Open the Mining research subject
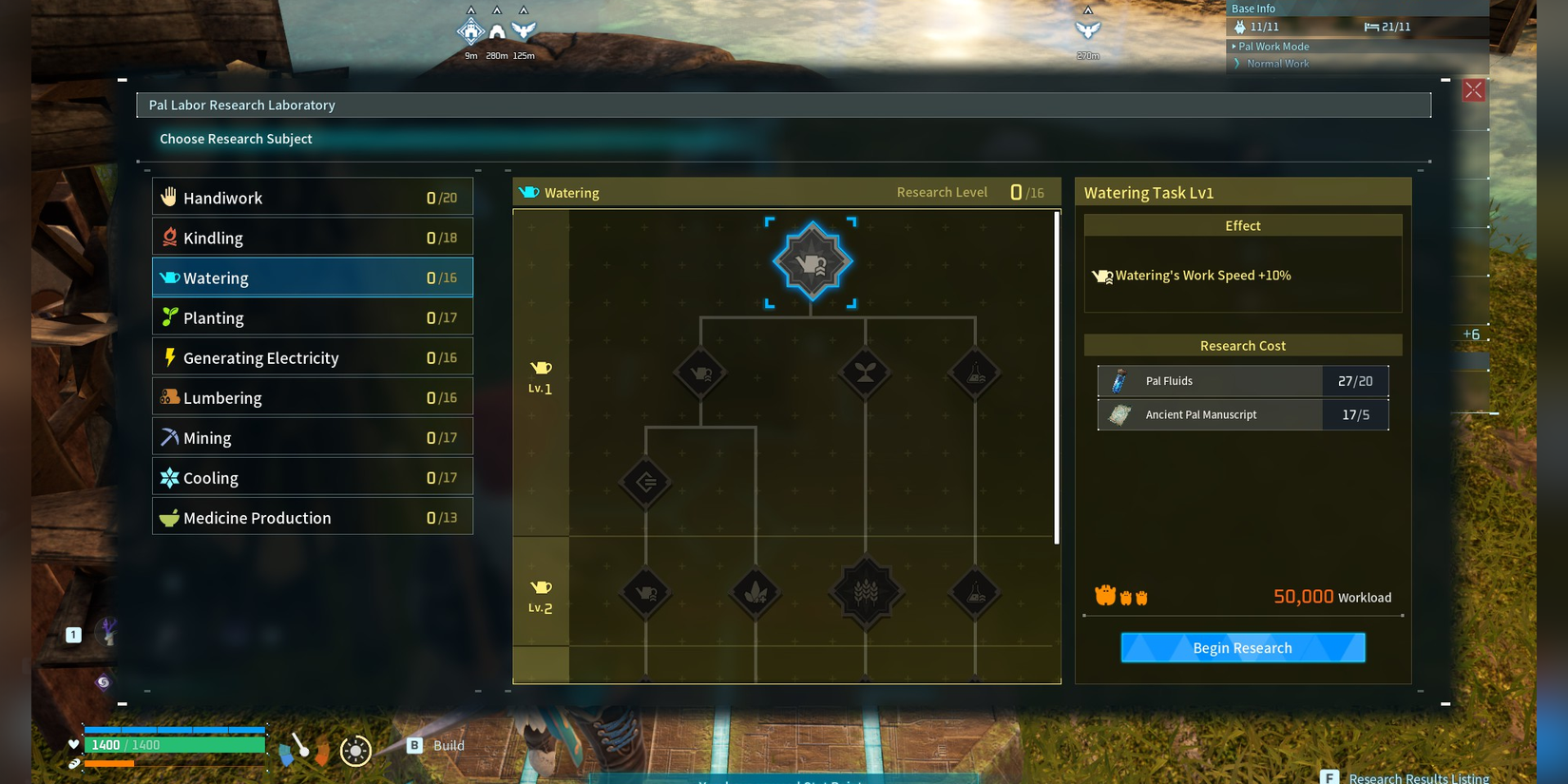 312,437
